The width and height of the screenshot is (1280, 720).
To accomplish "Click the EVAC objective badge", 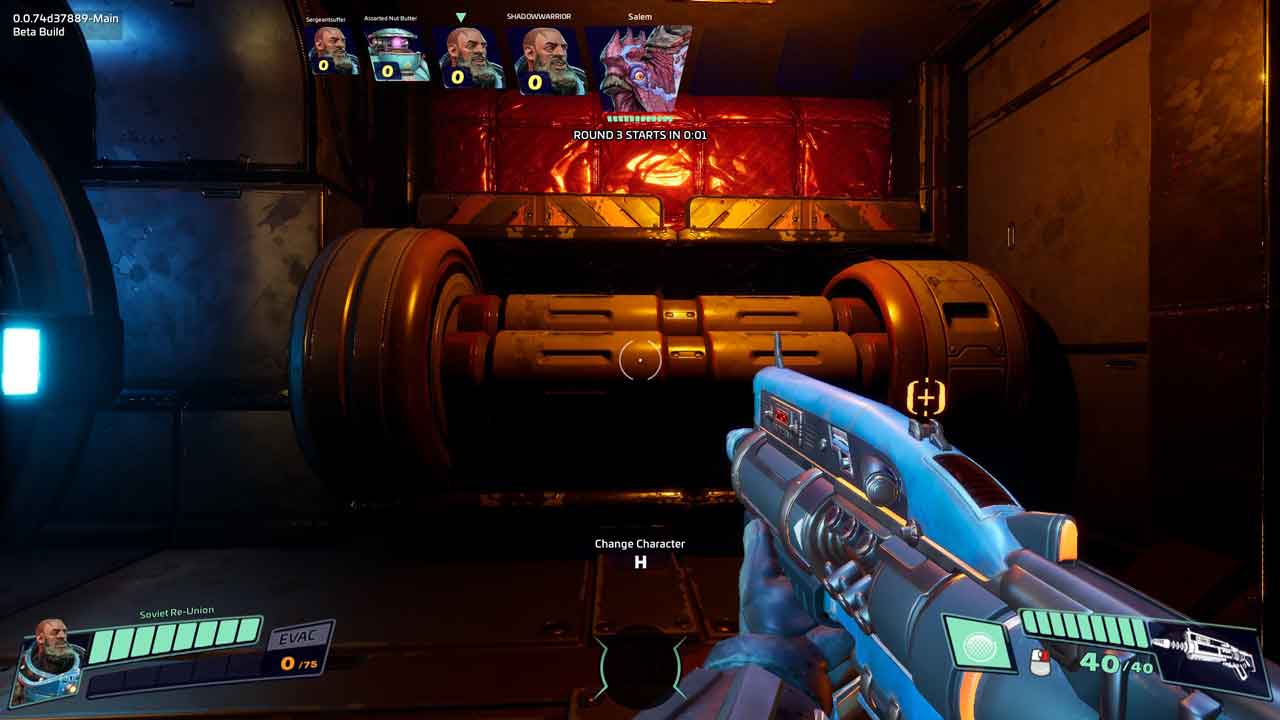I will [x=299, y=638].
